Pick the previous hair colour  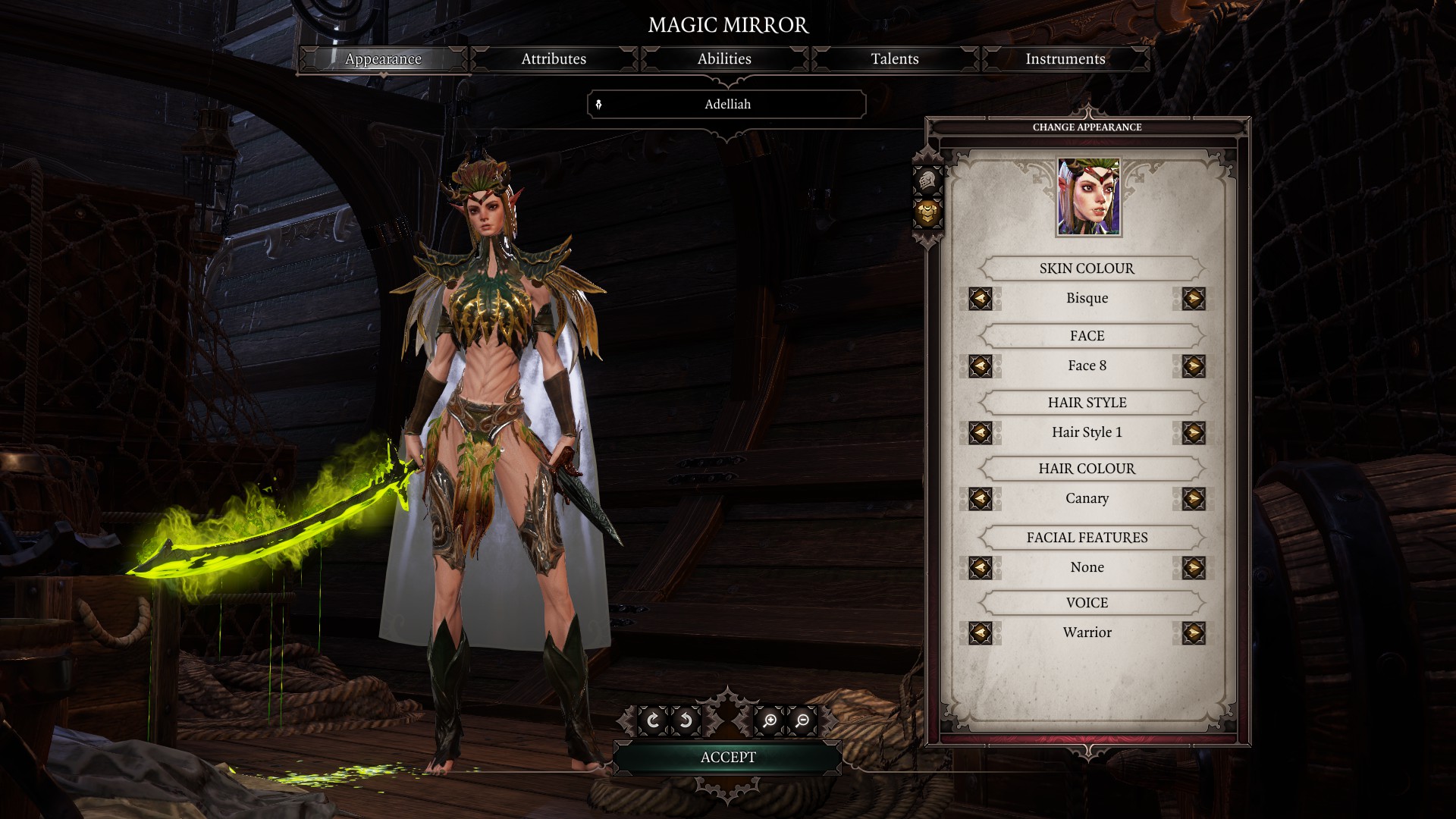[x=981, y=499]
